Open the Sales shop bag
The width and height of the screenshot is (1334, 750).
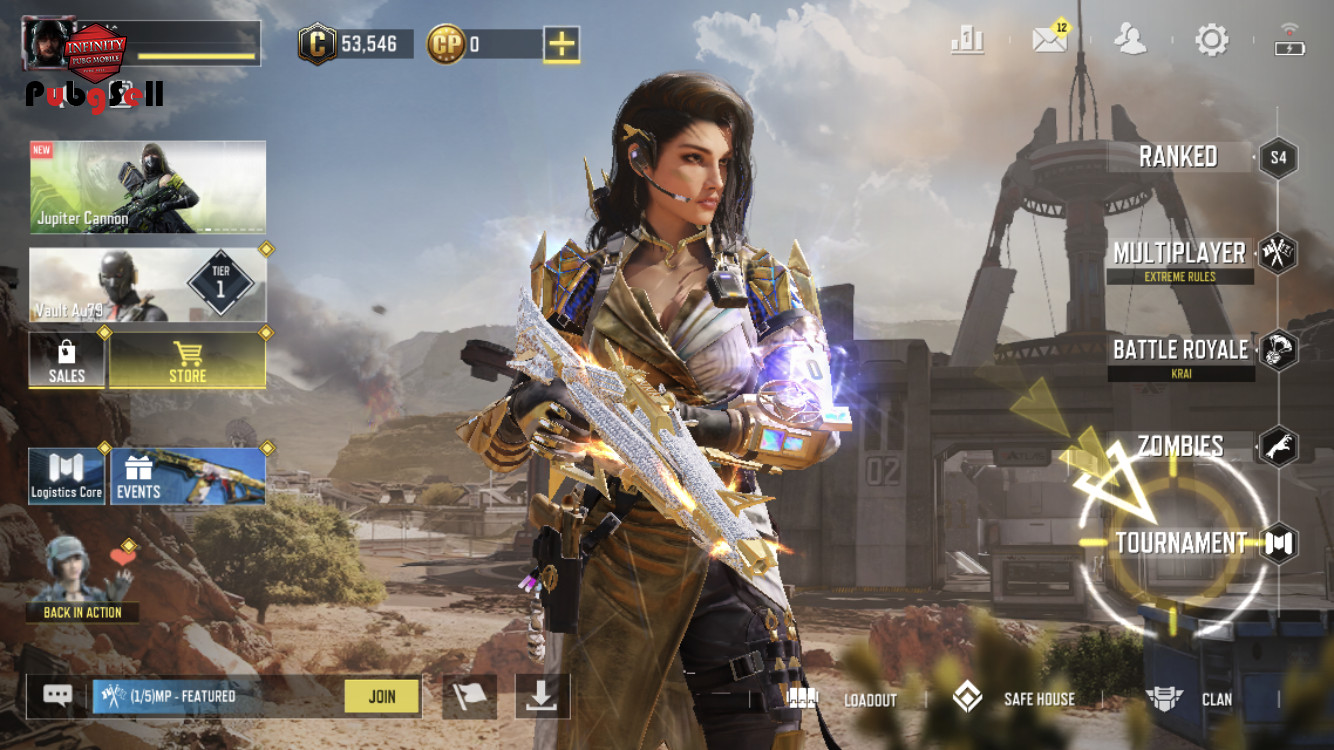[x=67, y=361]
